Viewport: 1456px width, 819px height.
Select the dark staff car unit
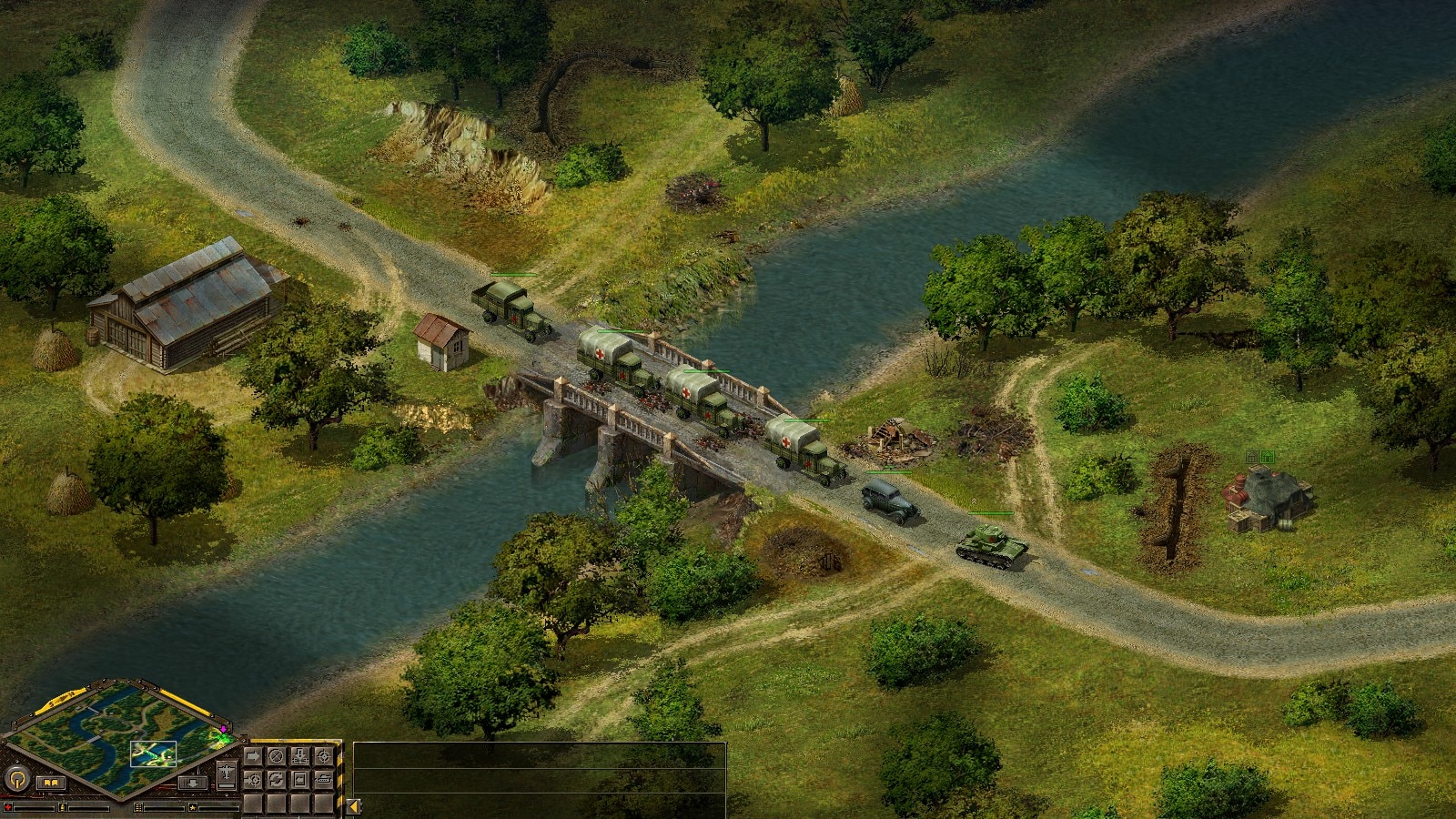pyautogui.click(x=890, y=502)
